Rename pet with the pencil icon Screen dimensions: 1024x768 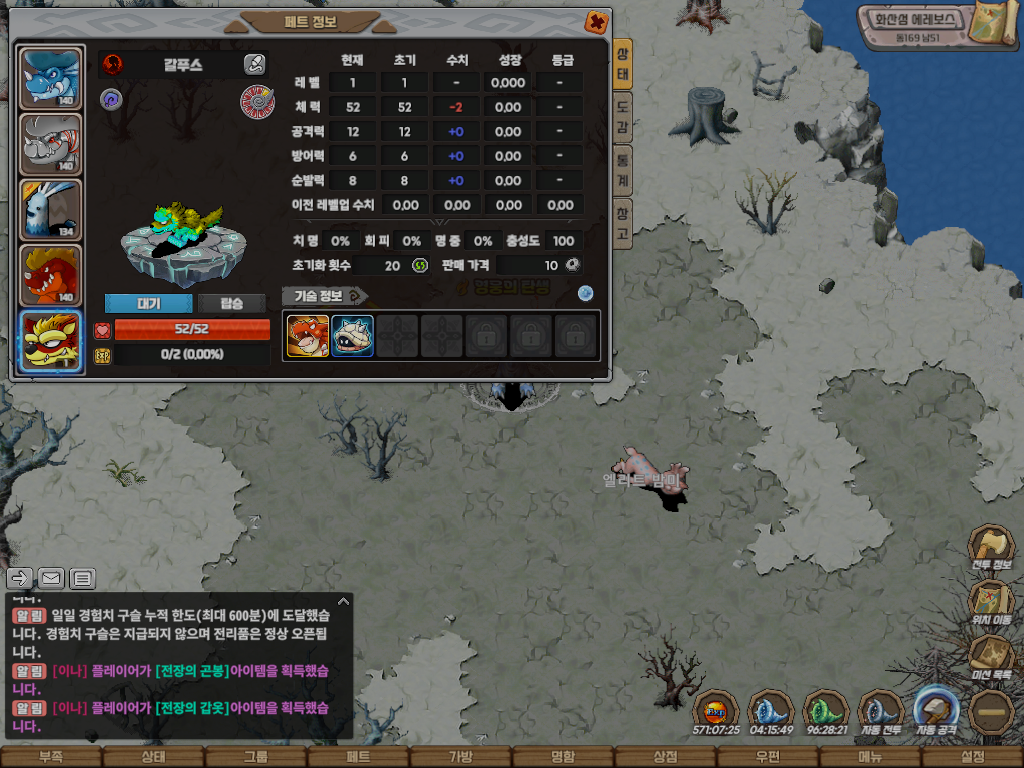tap(254, 65)
